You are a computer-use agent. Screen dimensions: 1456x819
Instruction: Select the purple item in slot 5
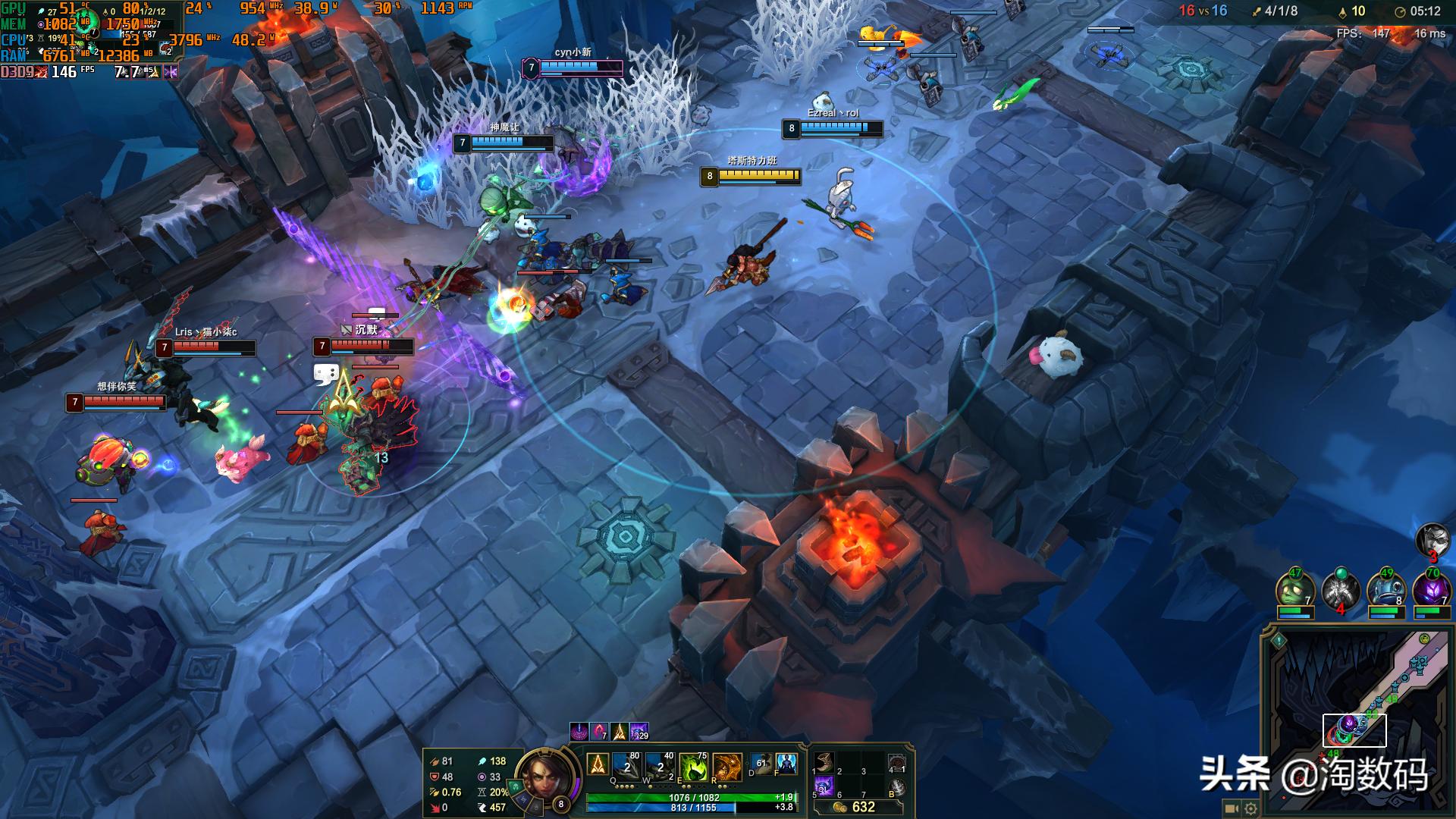(x=824, y=786)
